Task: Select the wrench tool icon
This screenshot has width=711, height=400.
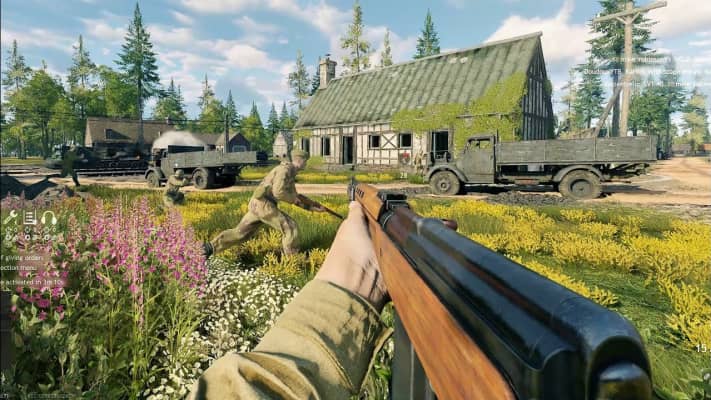Action: [x=11, y=217]
